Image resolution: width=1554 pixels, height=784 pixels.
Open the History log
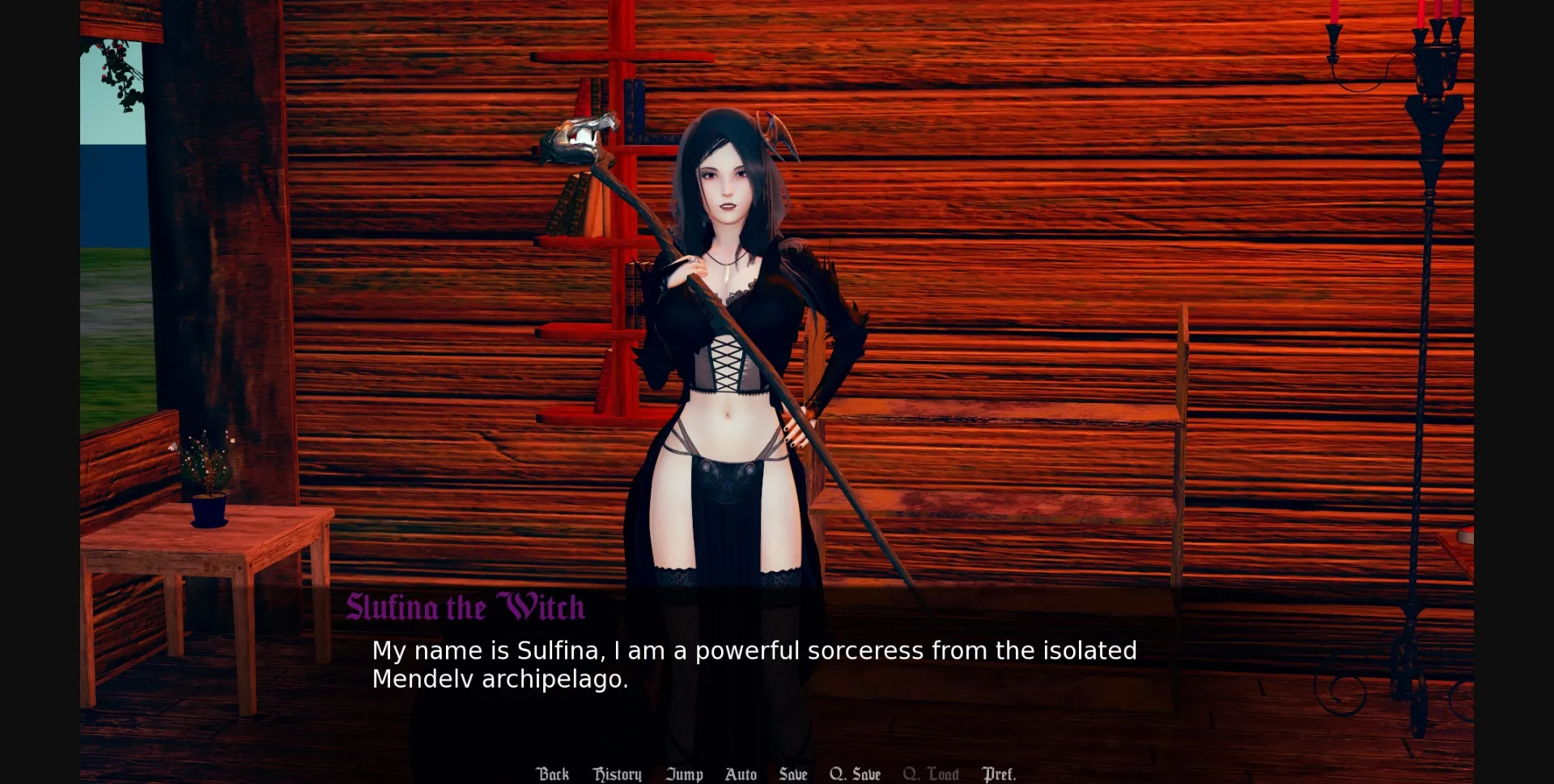click(x=617, y=773)
